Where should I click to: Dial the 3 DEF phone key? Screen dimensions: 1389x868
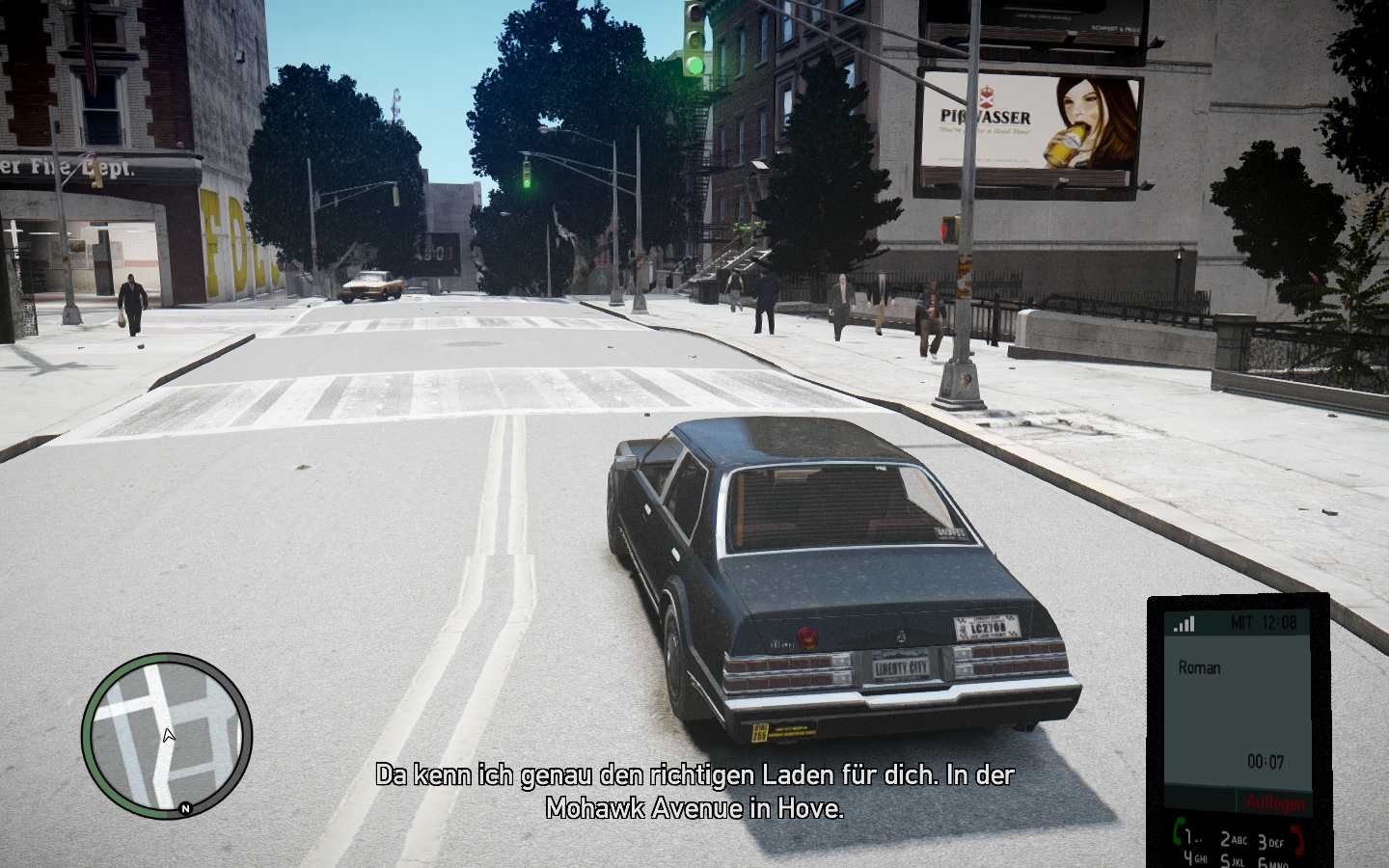click(1269, 842)
